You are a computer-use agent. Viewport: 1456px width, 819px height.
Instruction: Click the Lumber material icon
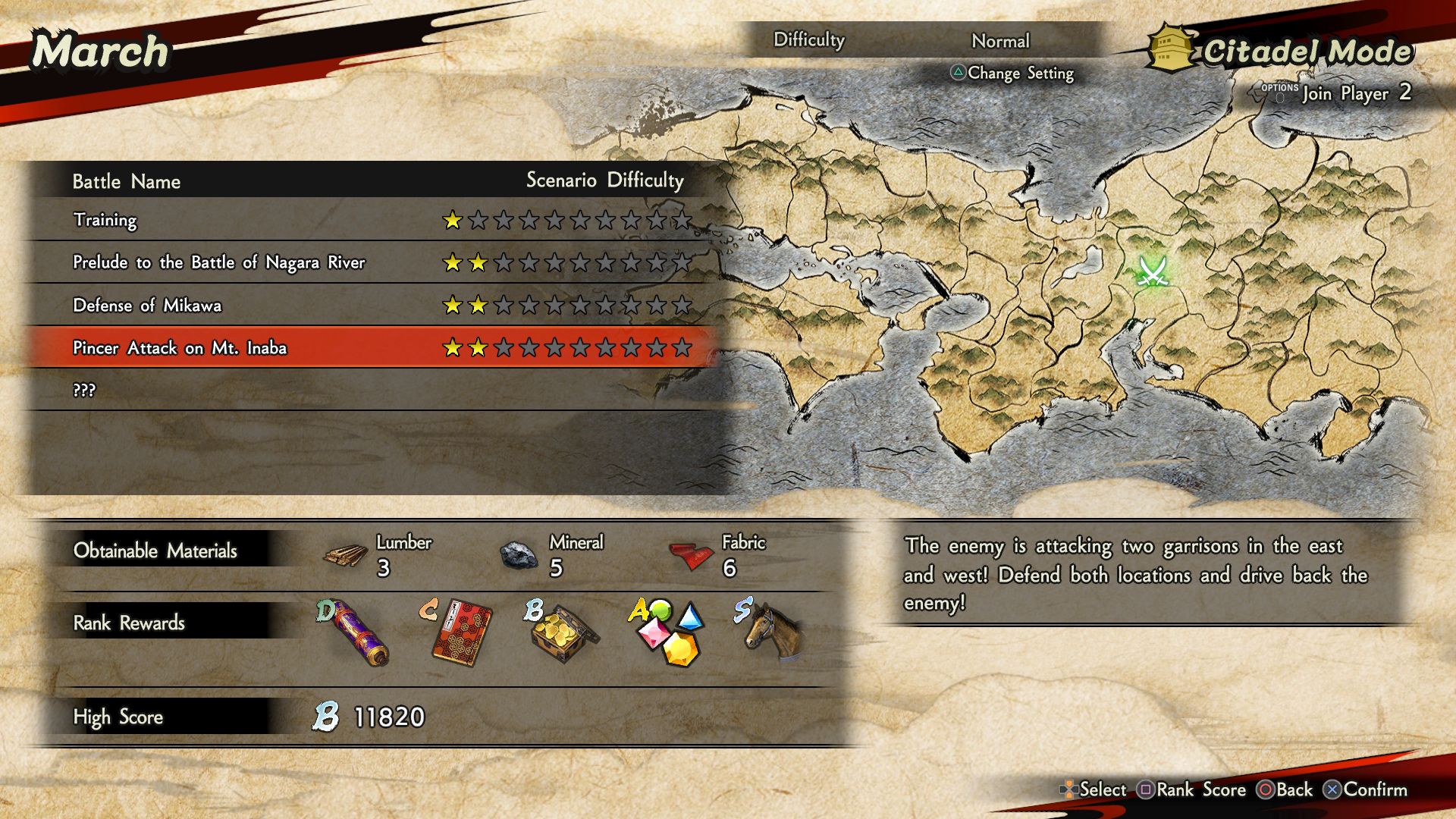[x=346, y=555]
